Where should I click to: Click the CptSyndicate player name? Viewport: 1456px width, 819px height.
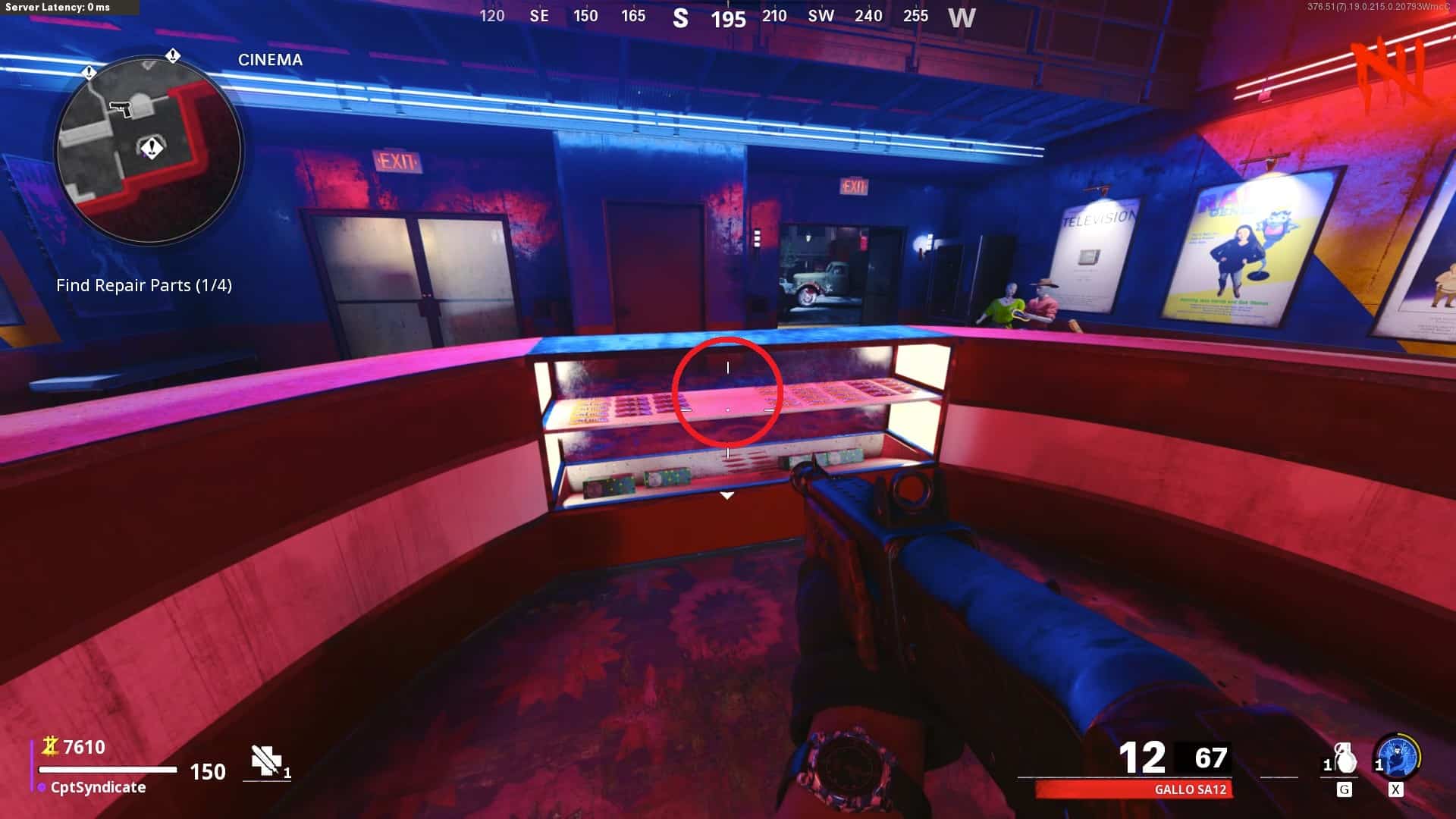pos(98,787)
